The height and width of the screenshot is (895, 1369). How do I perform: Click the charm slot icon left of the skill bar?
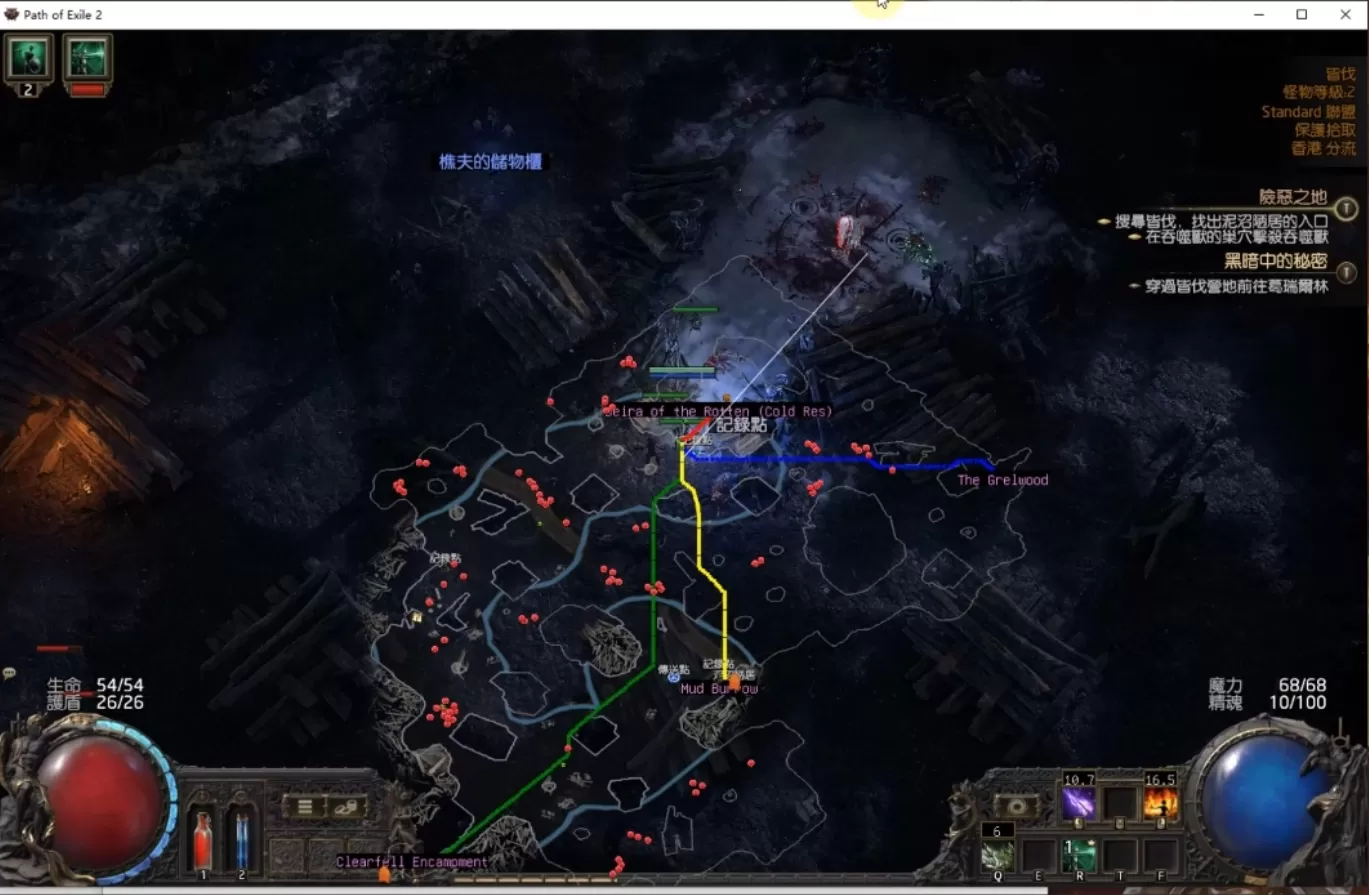pyautogui.click(x=1018, y=805)
